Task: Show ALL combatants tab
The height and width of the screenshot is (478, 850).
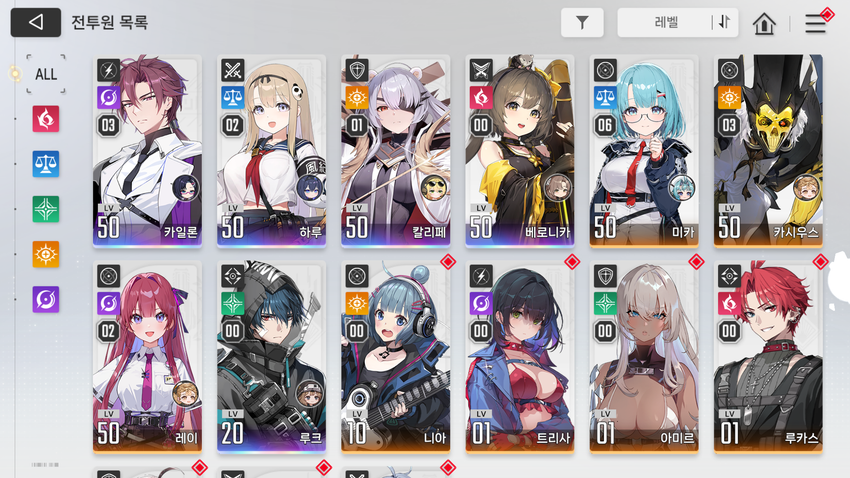Action: (46, 74)
